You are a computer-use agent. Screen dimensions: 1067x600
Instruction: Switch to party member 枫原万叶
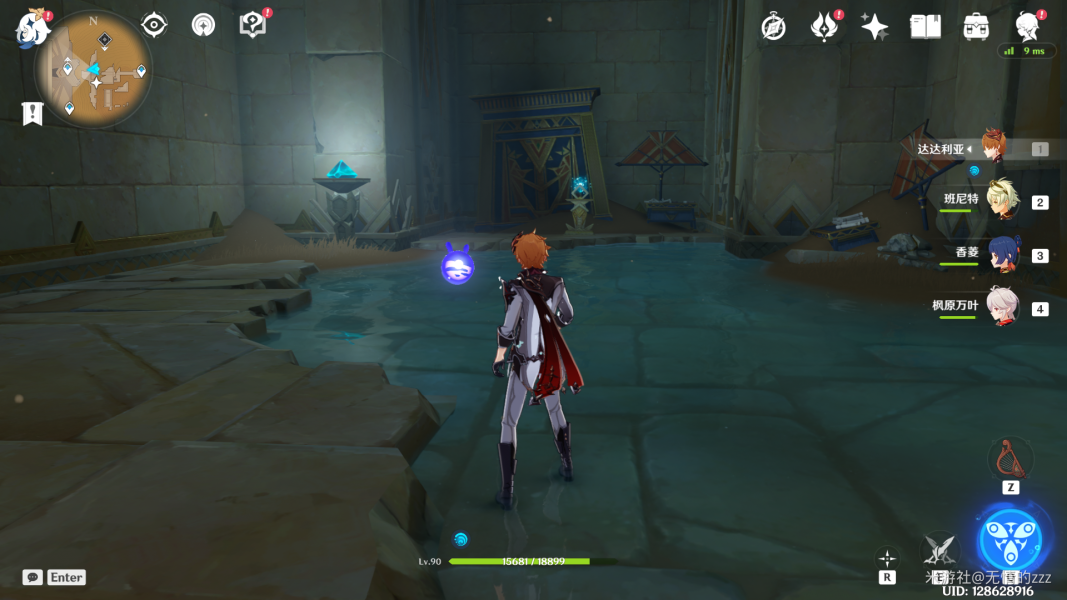[1000, 307]
